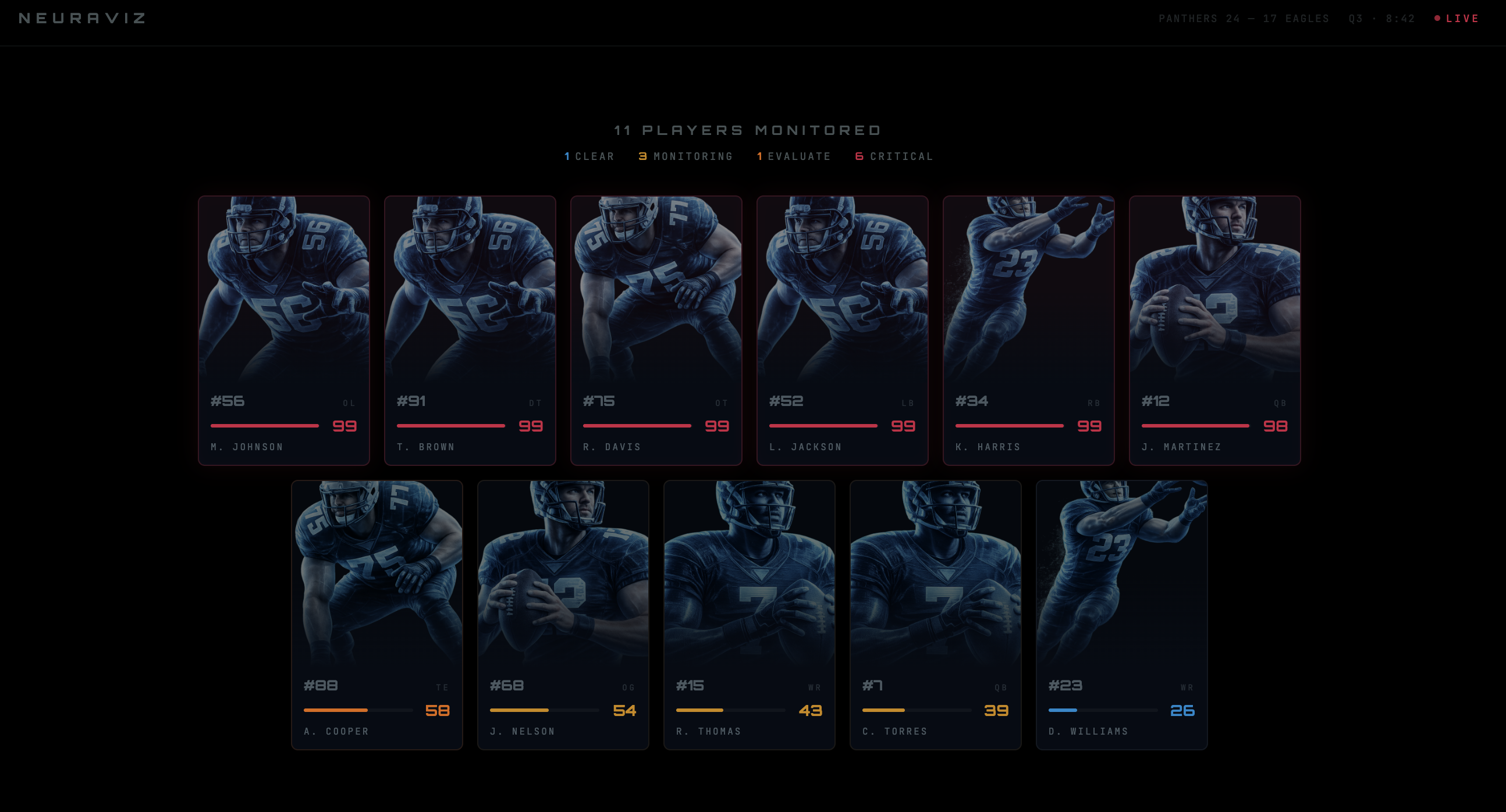The width and height of the screenshot is (1506, 812).
Task: Choose R. Davis's #75 player card
Action: click(x=656, y=330)
